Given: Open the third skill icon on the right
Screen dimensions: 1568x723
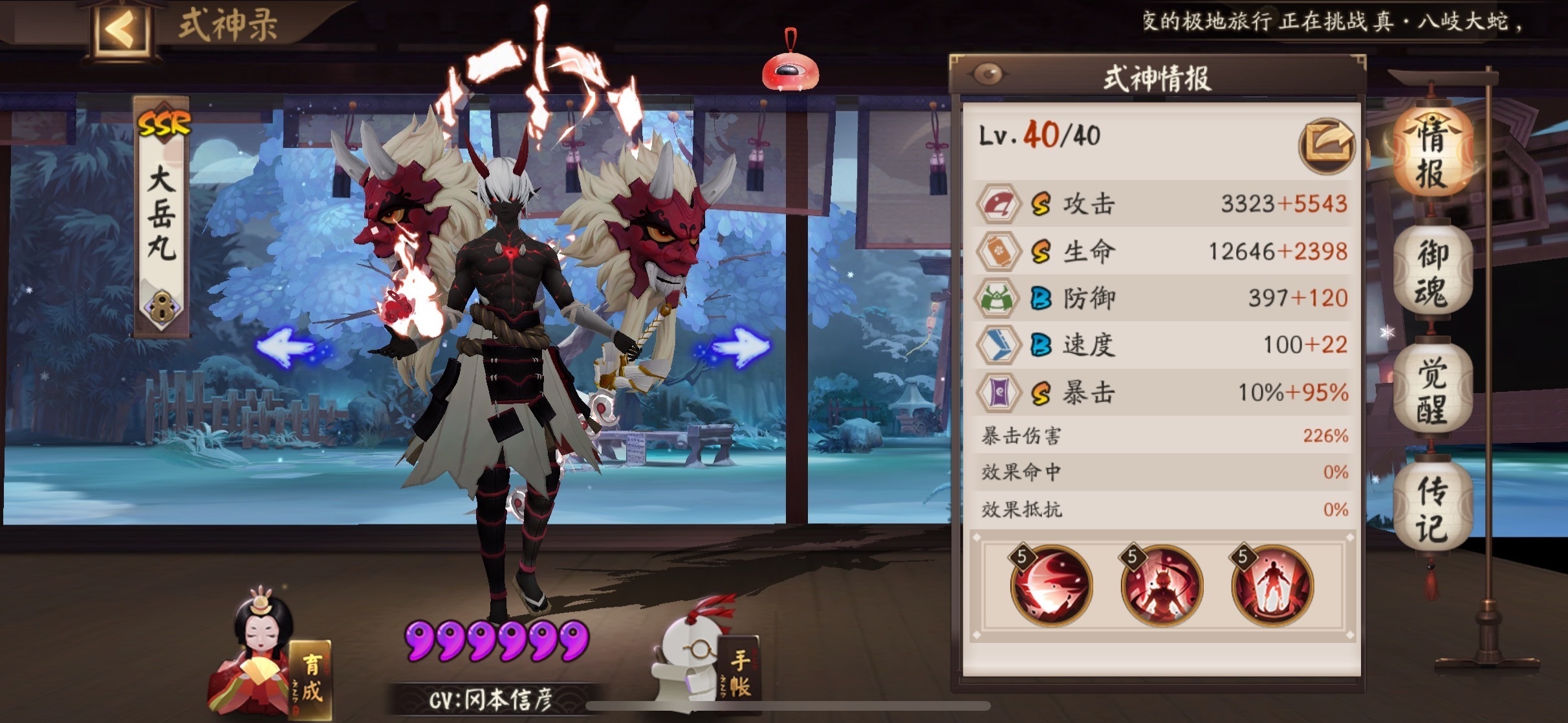Looking at the screenshot, I should click(1273, 585).
